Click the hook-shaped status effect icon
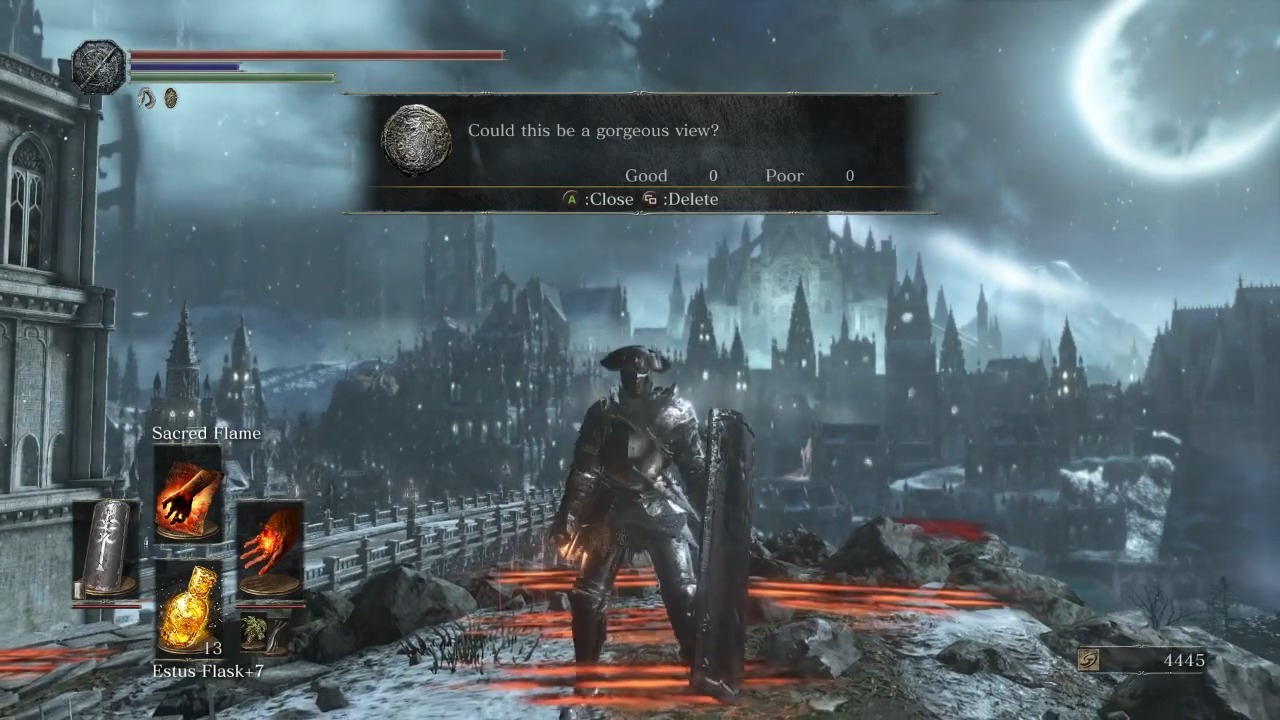The image size is (1280, 720). [145, 97]
